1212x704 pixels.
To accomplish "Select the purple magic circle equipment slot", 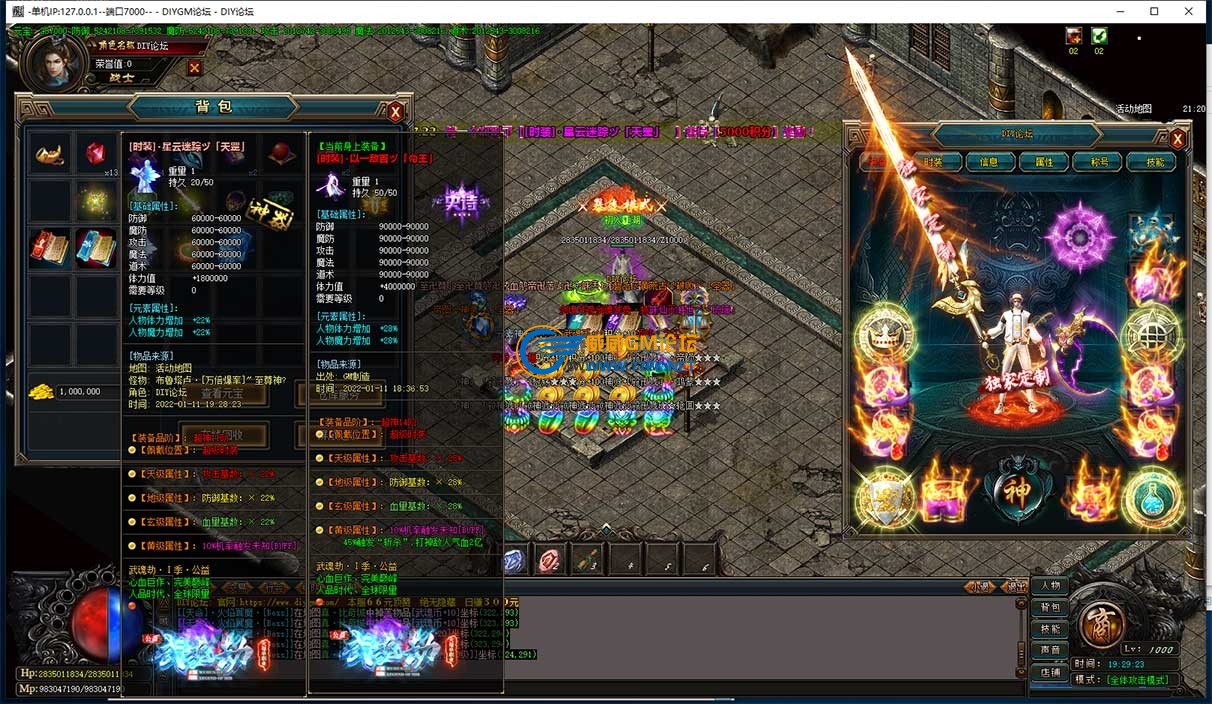I will point(1078,236).
